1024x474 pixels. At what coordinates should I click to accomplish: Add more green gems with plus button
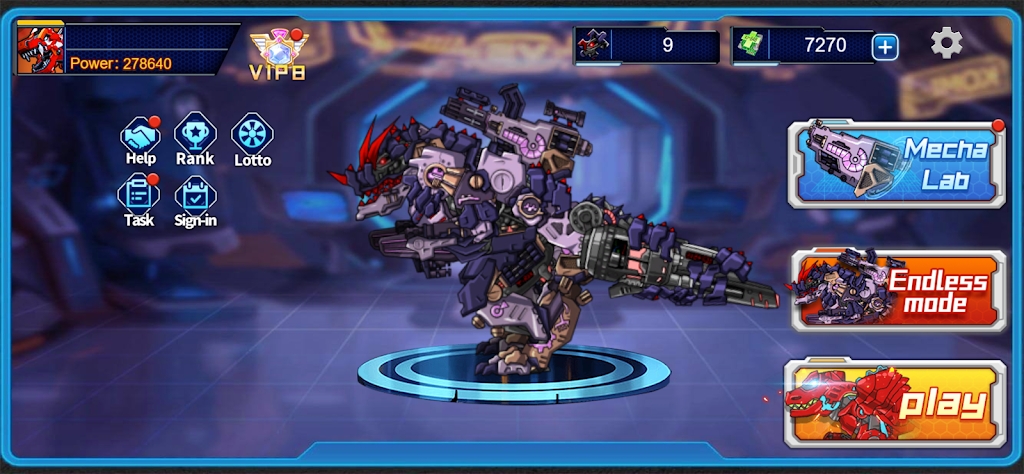pos(885,46)
